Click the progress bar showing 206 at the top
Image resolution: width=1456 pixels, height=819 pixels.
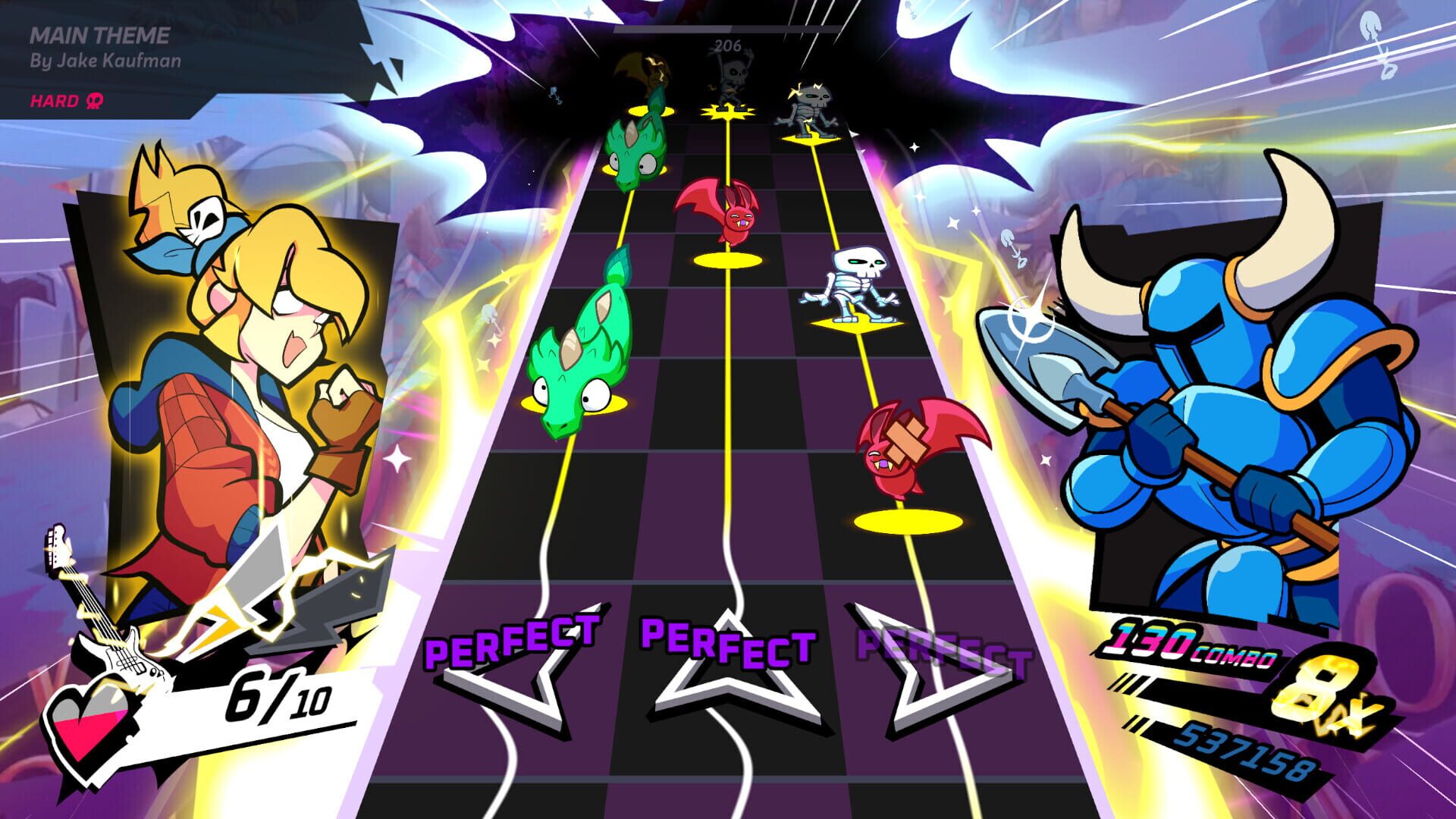point(728,30)
